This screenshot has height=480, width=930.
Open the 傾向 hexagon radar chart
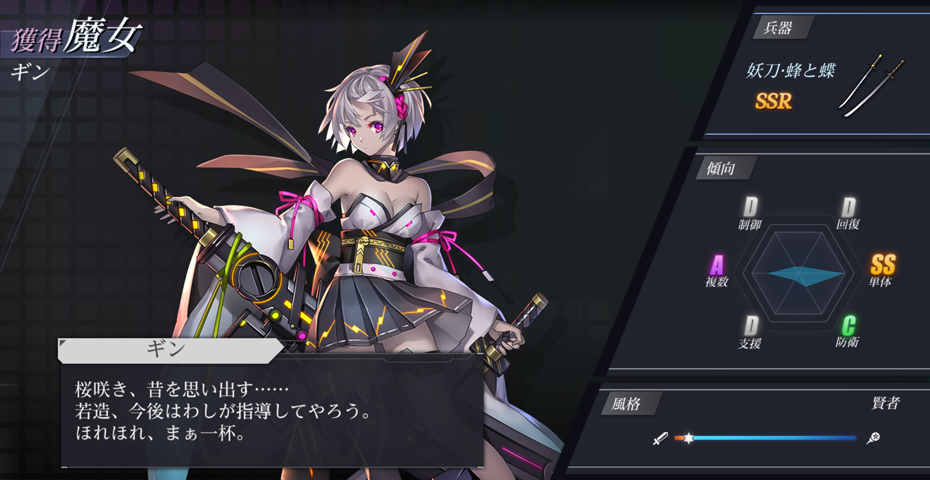point(800,275)
